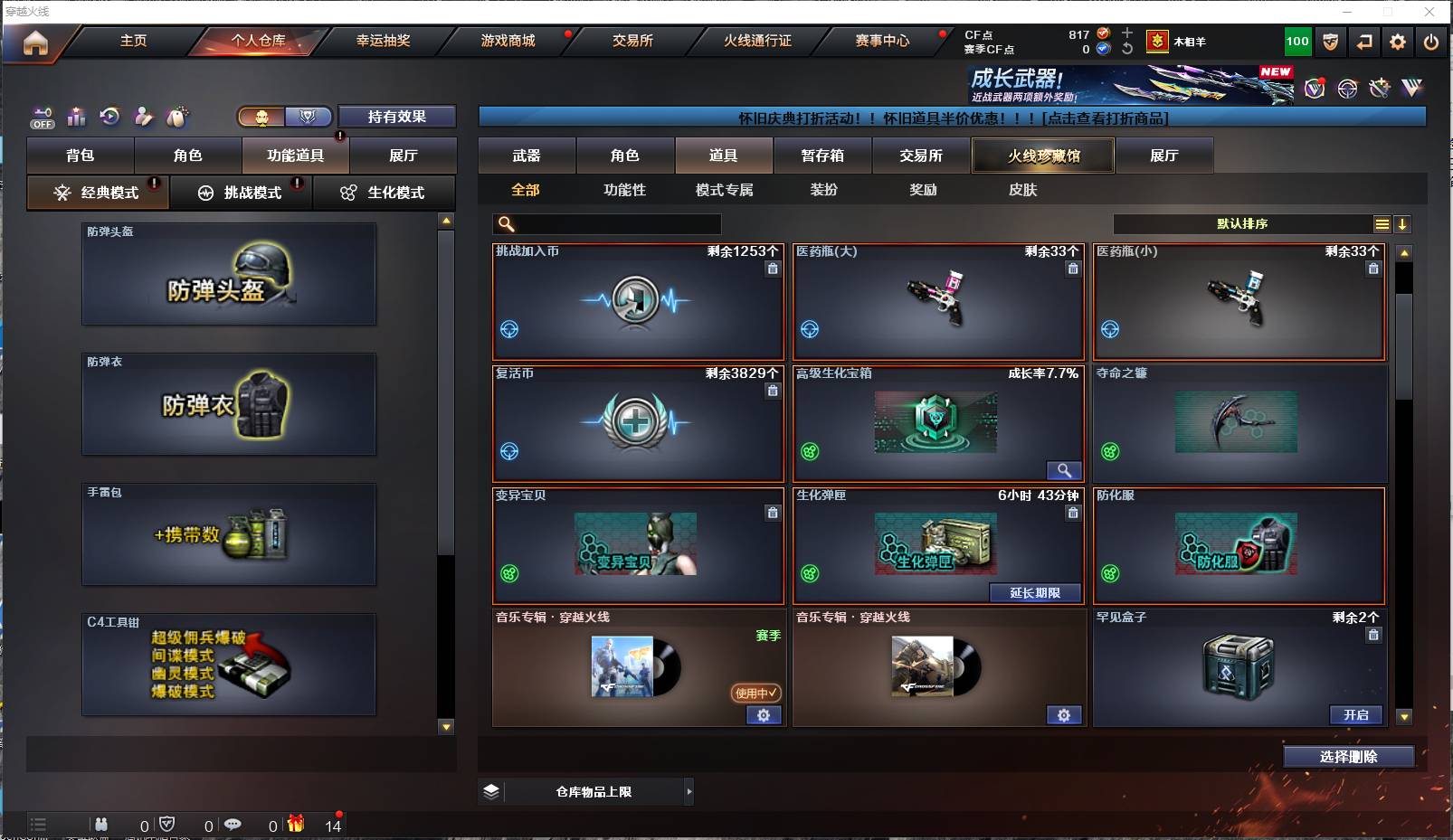Viewport: 1453px width, 840px height.
Task: Open the ranking bar-chart icon at top left
Action: pyautogui.click(x=76, y=117)
